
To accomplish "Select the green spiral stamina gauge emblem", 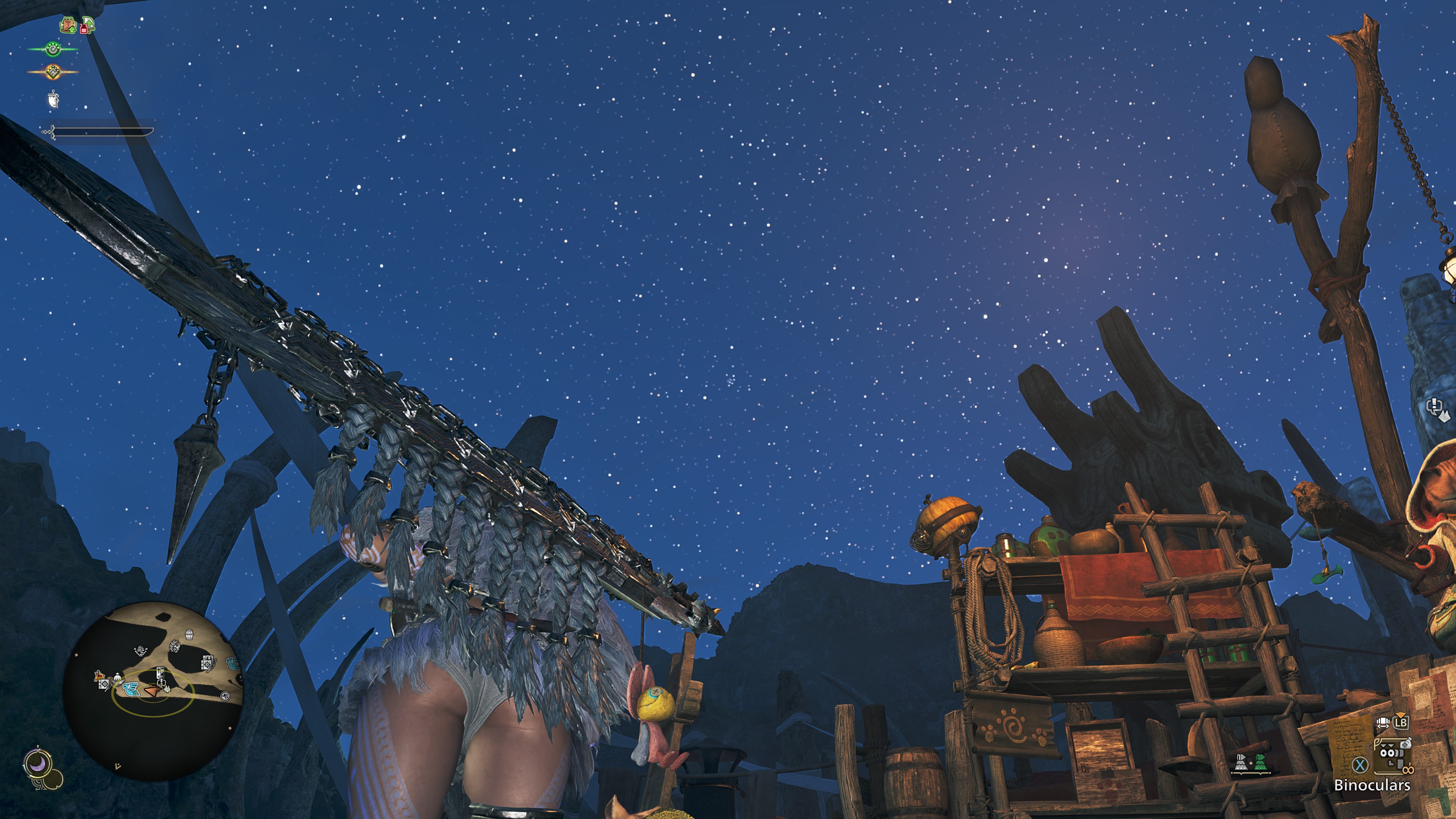I will (x=53, y=50).
